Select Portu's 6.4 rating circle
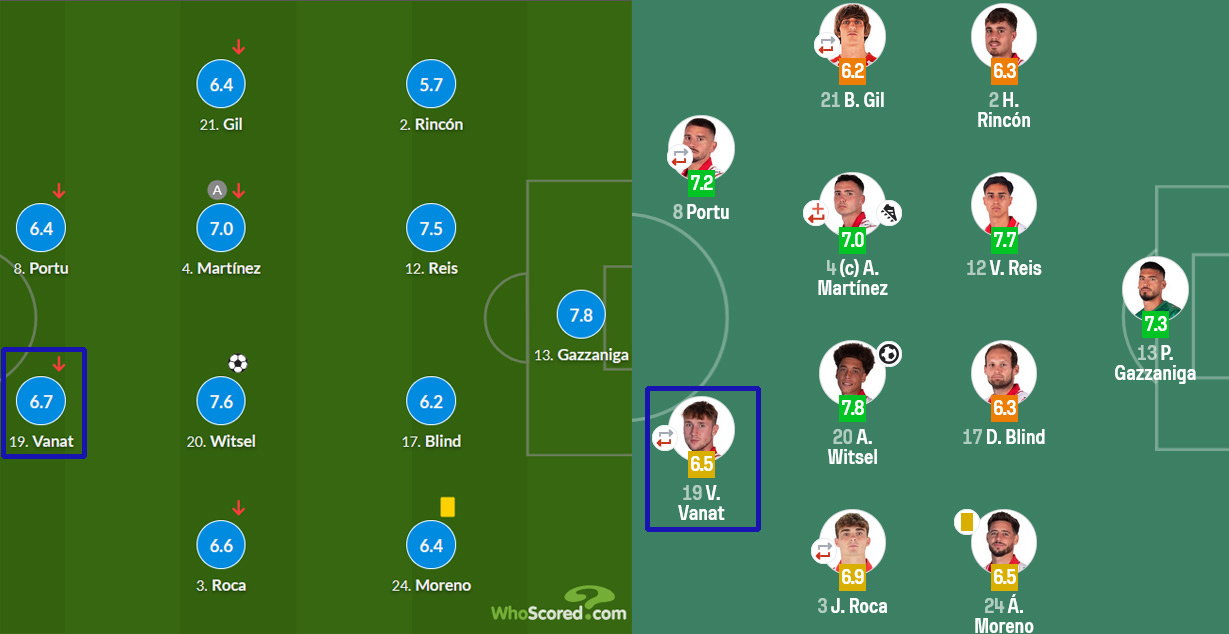This screenshot has height=634, width=1229. point(41,228)
